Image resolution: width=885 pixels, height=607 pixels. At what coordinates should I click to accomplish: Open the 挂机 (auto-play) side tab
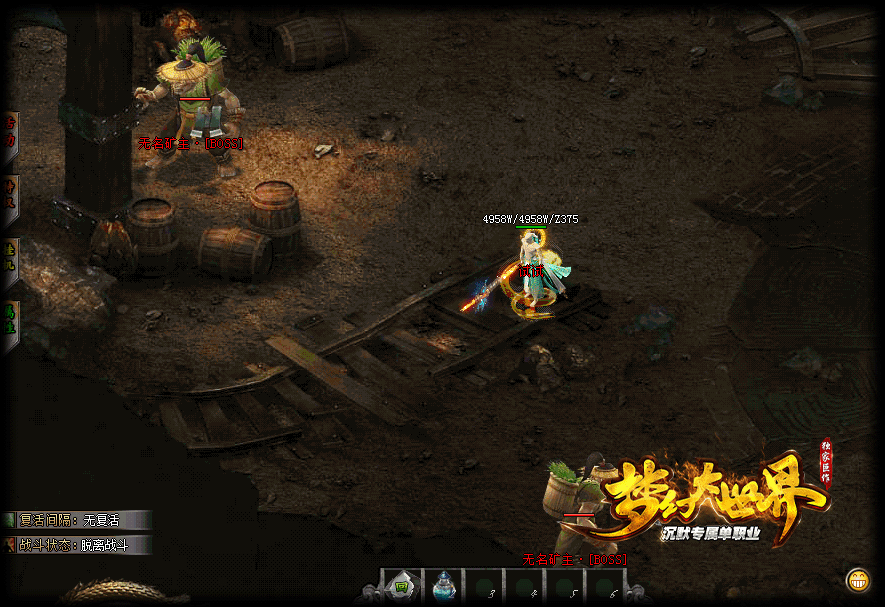(x=9, y=260)
